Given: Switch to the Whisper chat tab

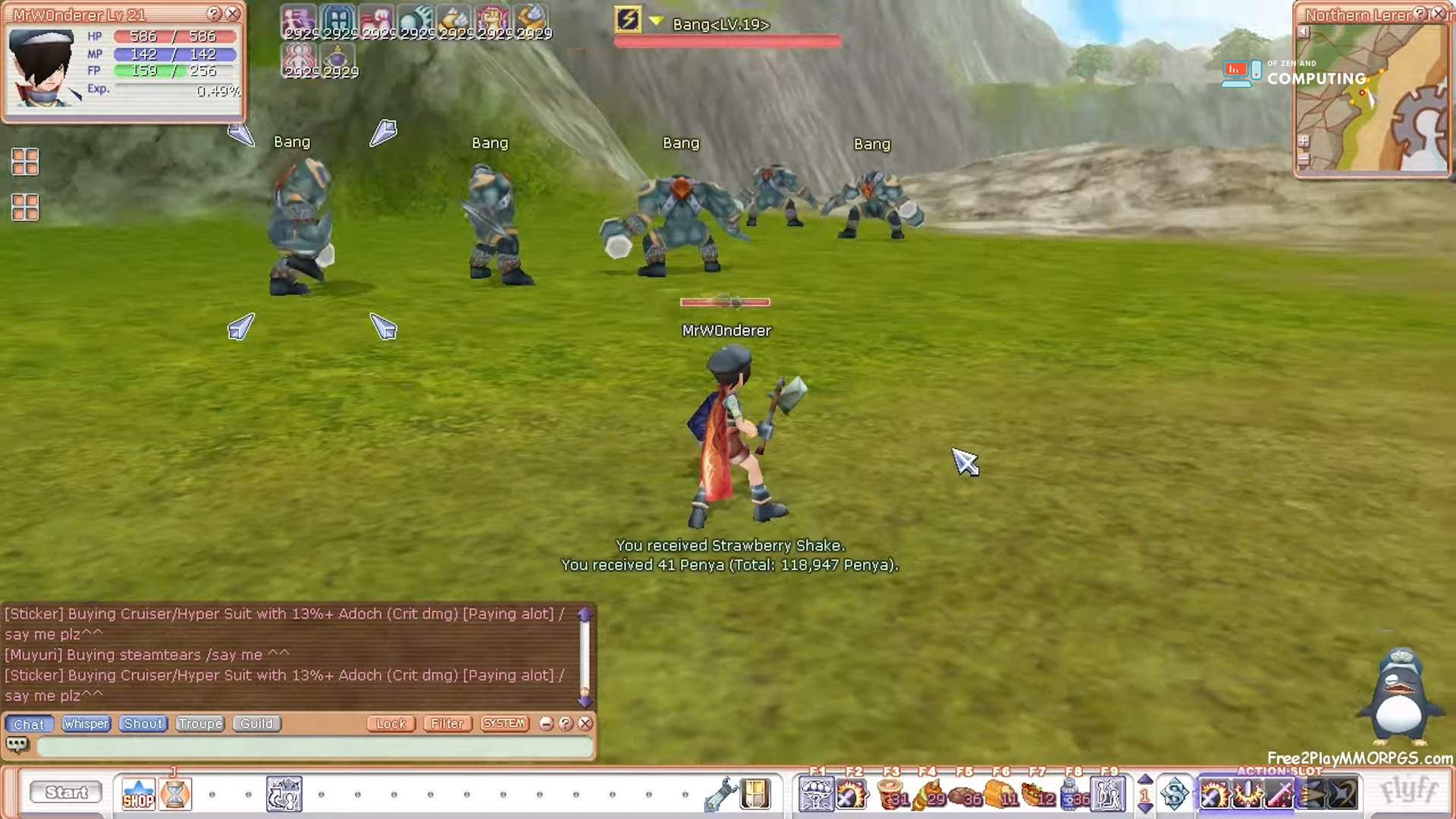Looking at the screenshot, I should 86,723.
